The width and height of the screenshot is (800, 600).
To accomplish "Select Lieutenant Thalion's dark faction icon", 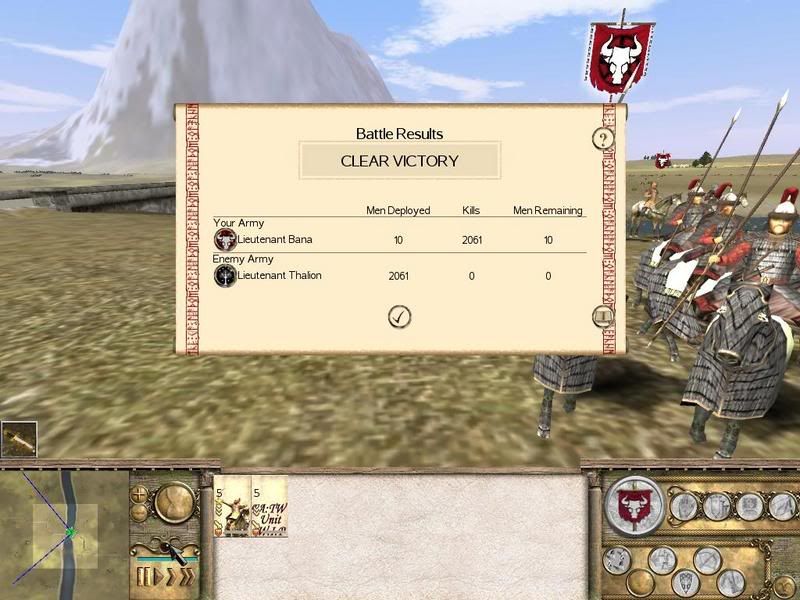I will pyautogui.click(x=225, y=275).
